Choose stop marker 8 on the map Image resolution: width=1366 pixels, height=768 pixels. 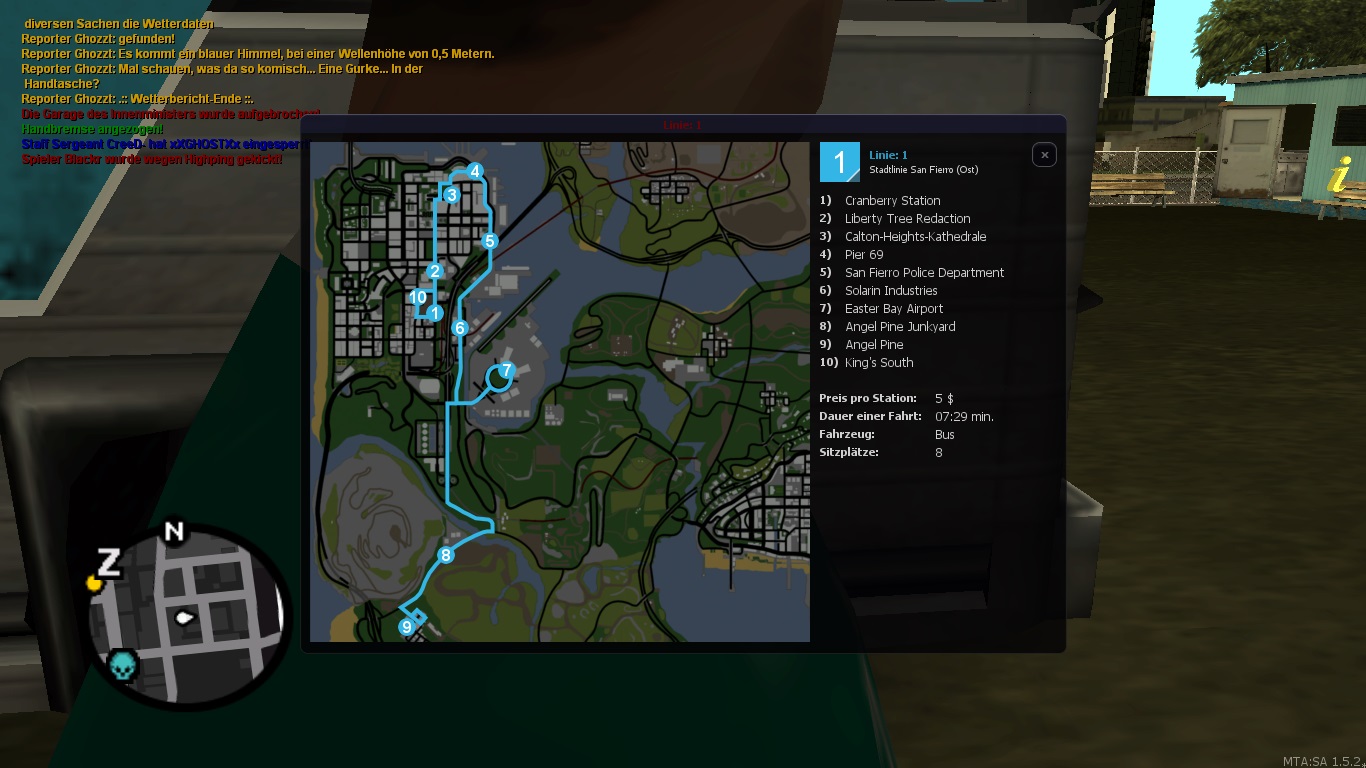pos(446,555)
